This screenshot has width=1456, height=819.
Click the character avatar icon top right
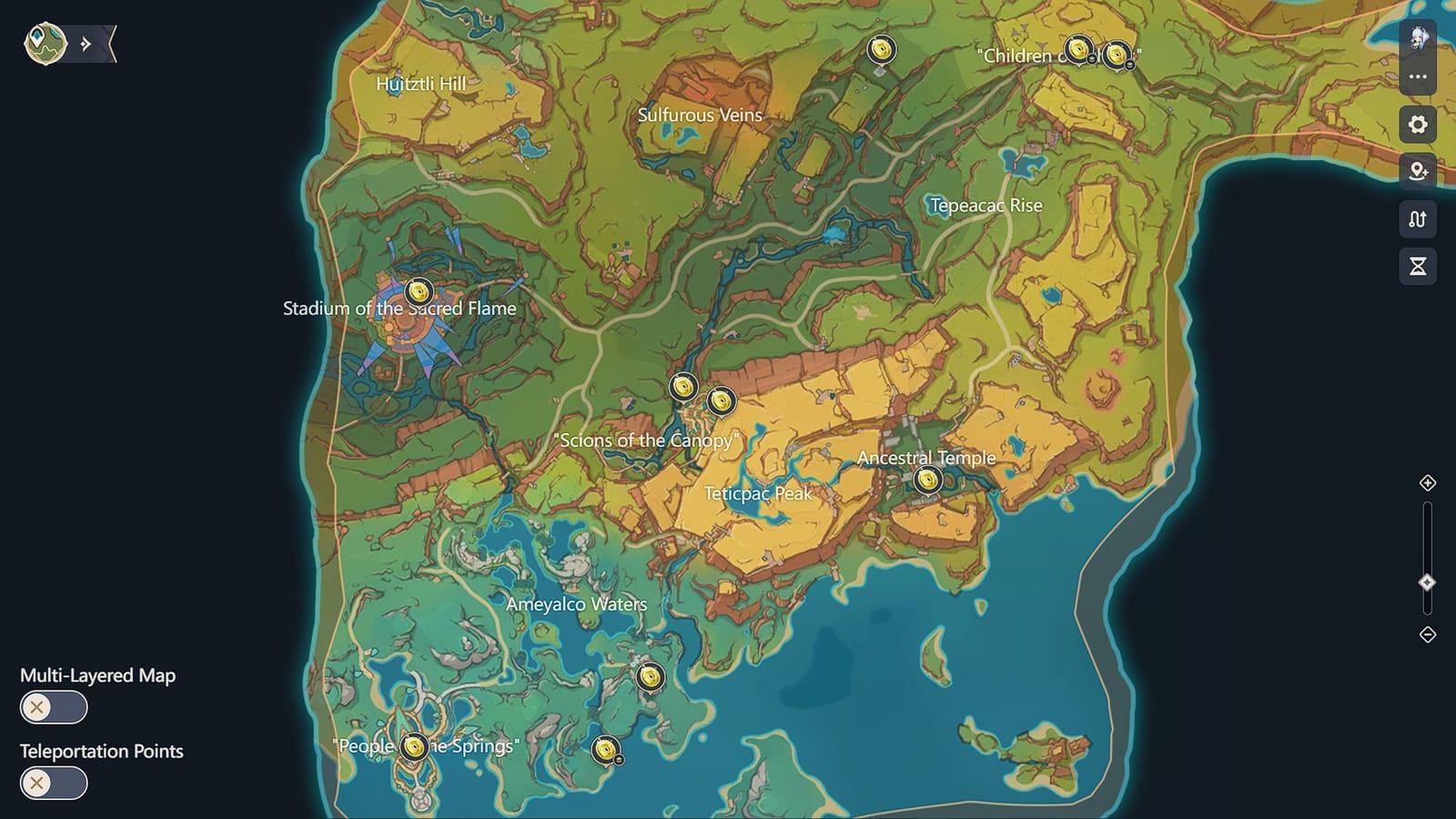pyautogui.click(x=1417, y=38)
